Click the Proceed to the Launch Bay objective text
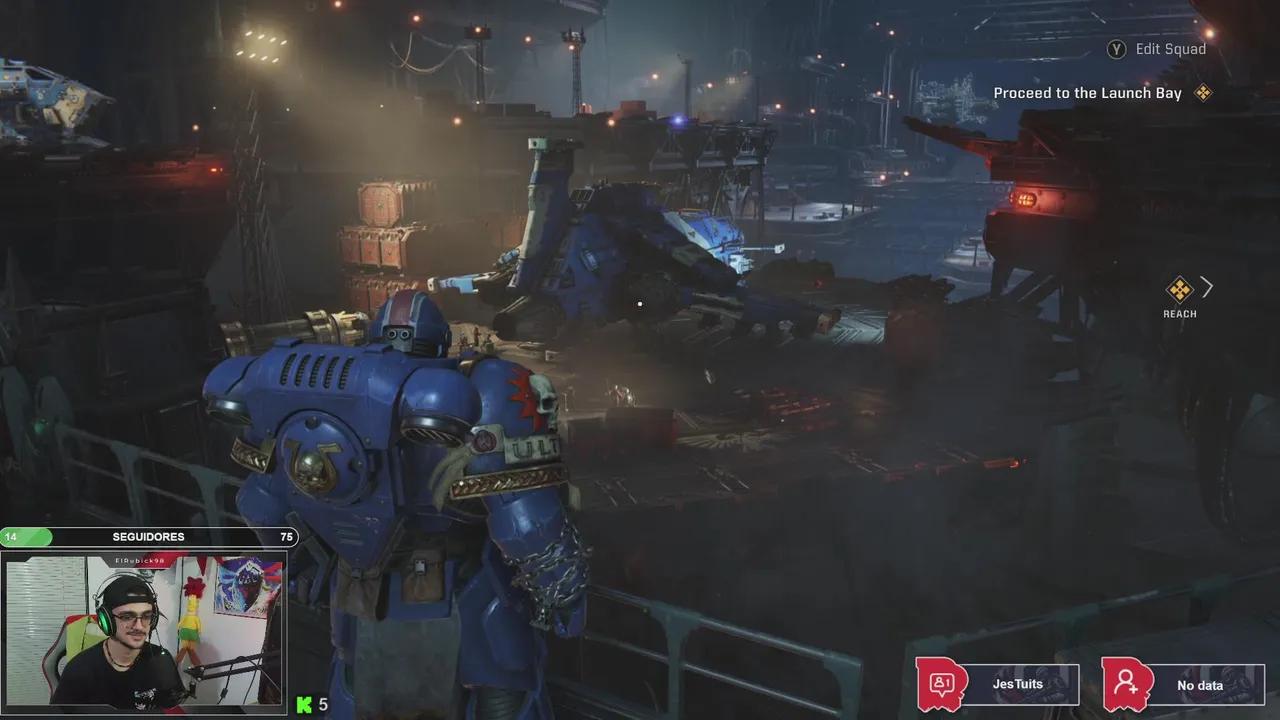This screenshot has height=720, width=1280. (1086, 92)
